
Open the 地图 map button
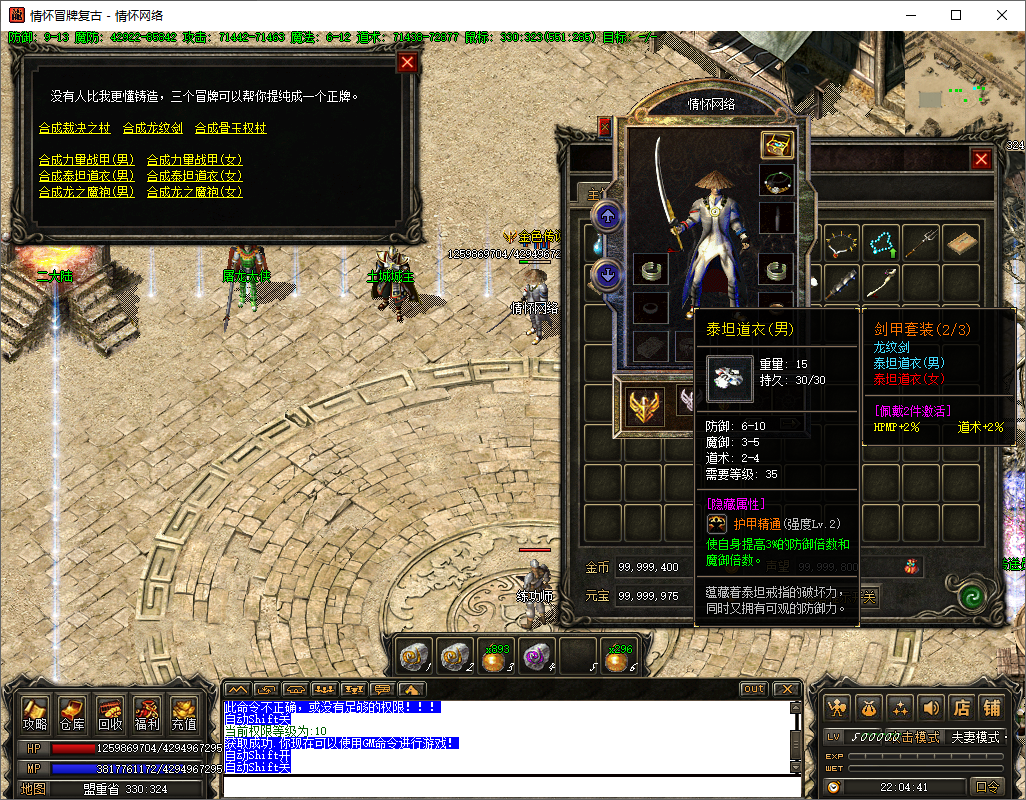[34, 789]
